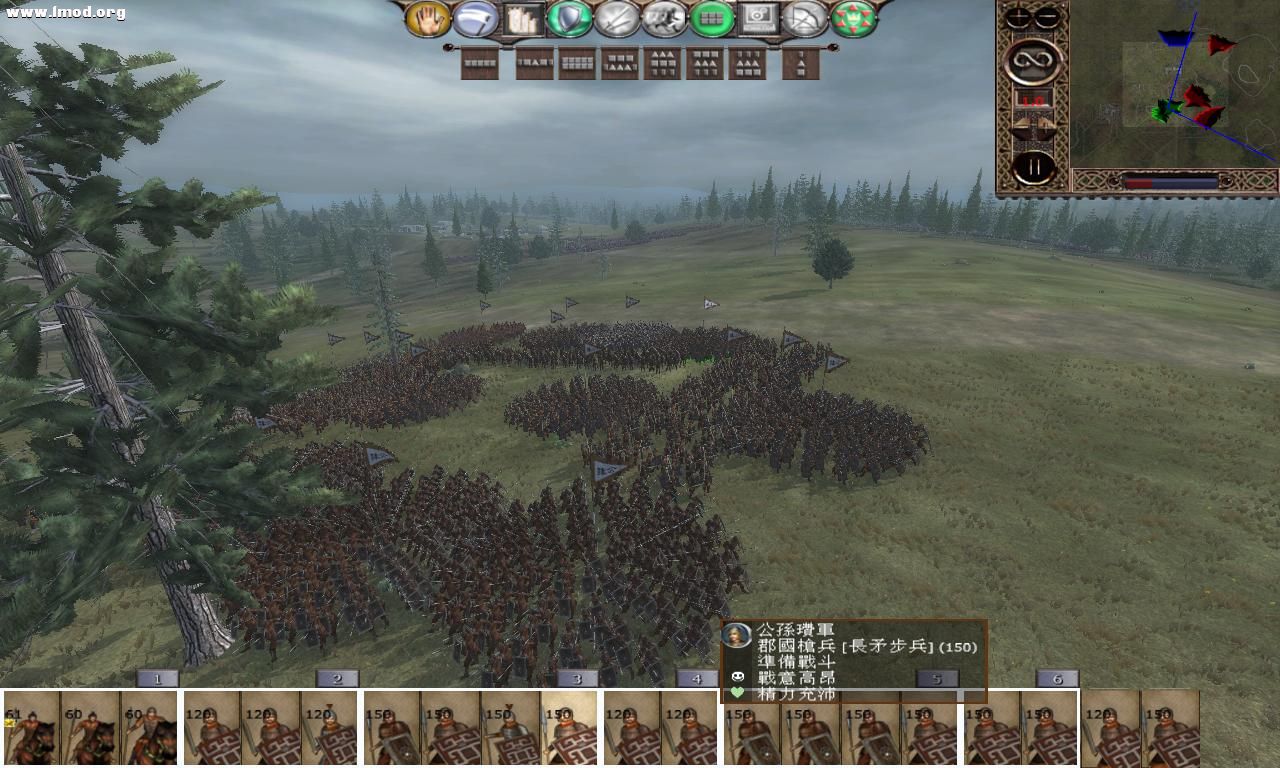
Task: Open the unit formations panel icon
Action: [522, 20]
